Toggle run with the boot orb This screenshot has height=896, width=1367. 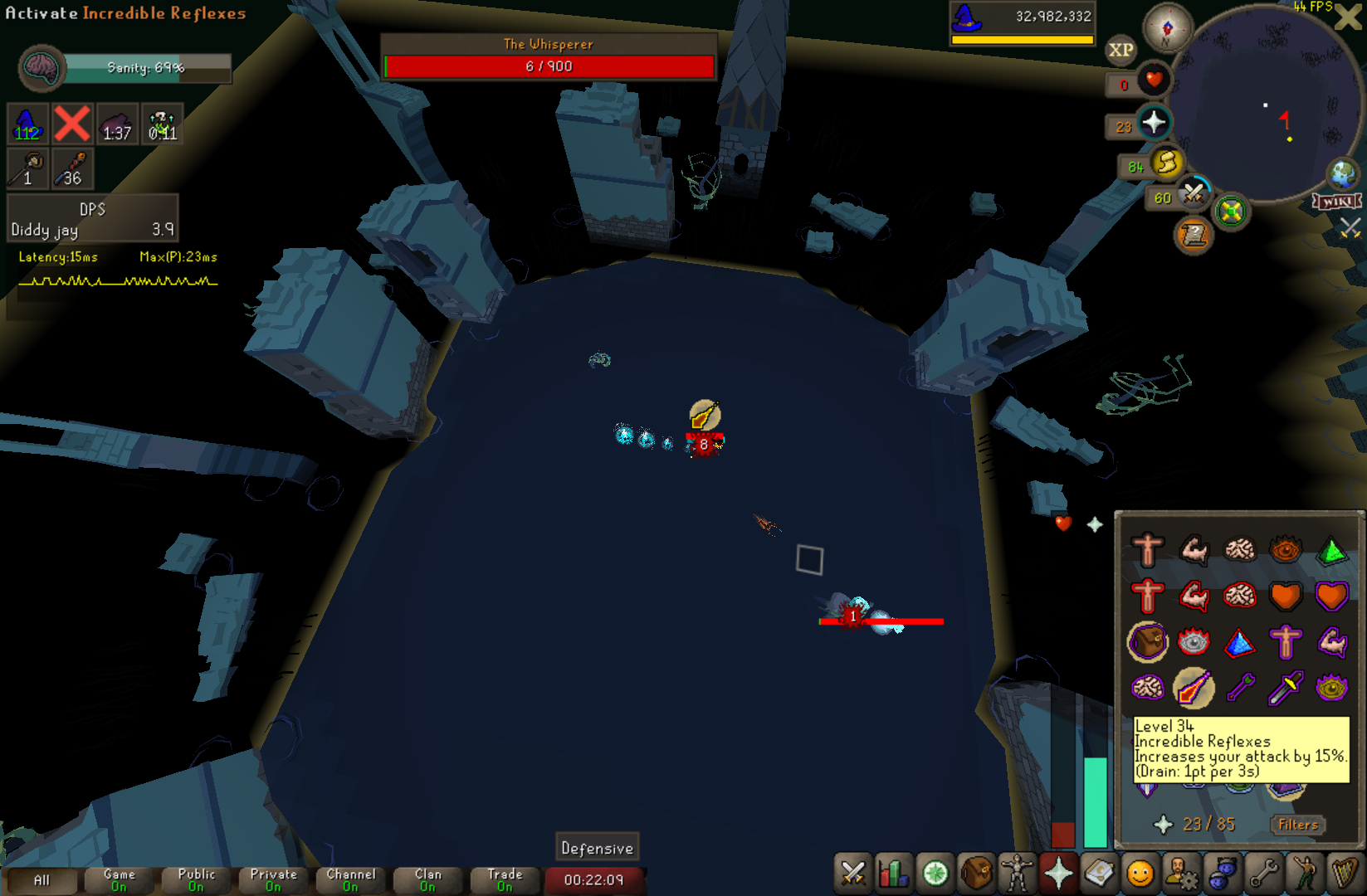(1166, 163)
